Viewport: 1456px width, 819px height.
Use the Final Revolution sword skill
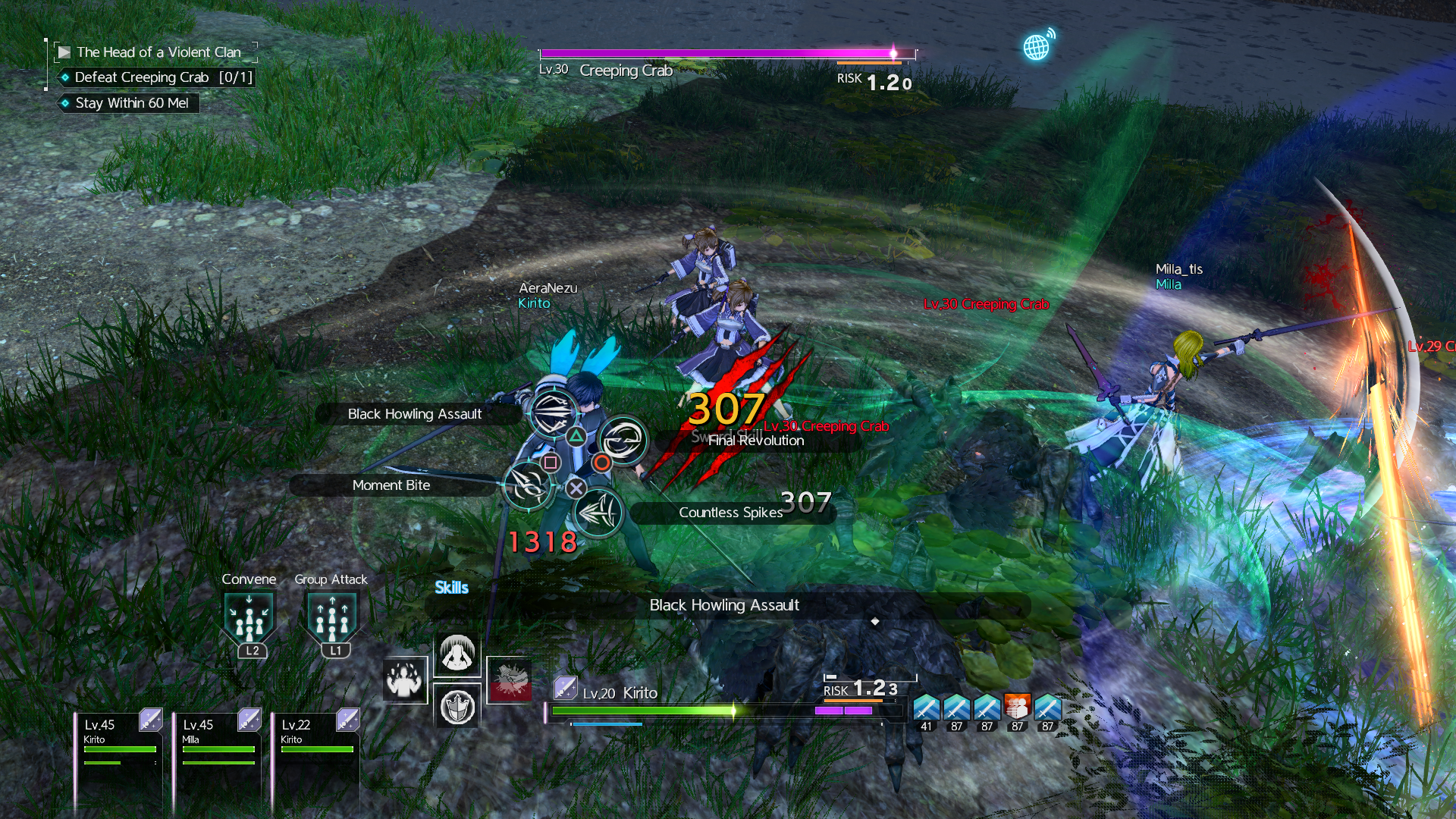(623, 440)
